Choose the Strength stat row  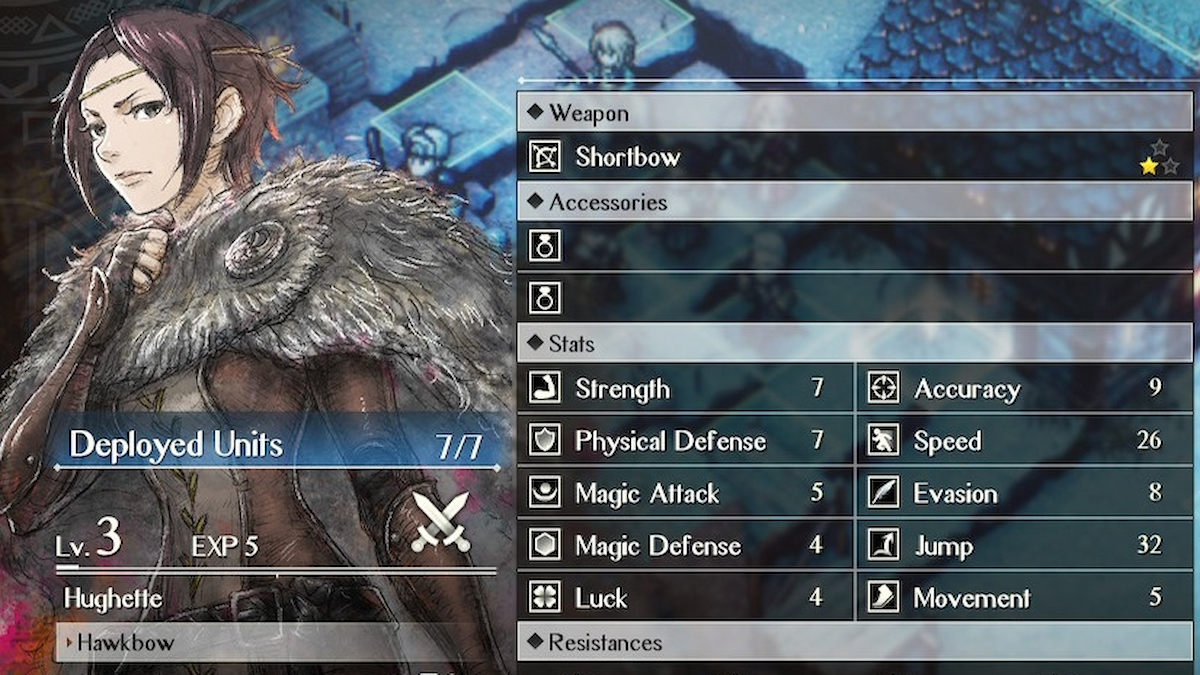[685, 389]
